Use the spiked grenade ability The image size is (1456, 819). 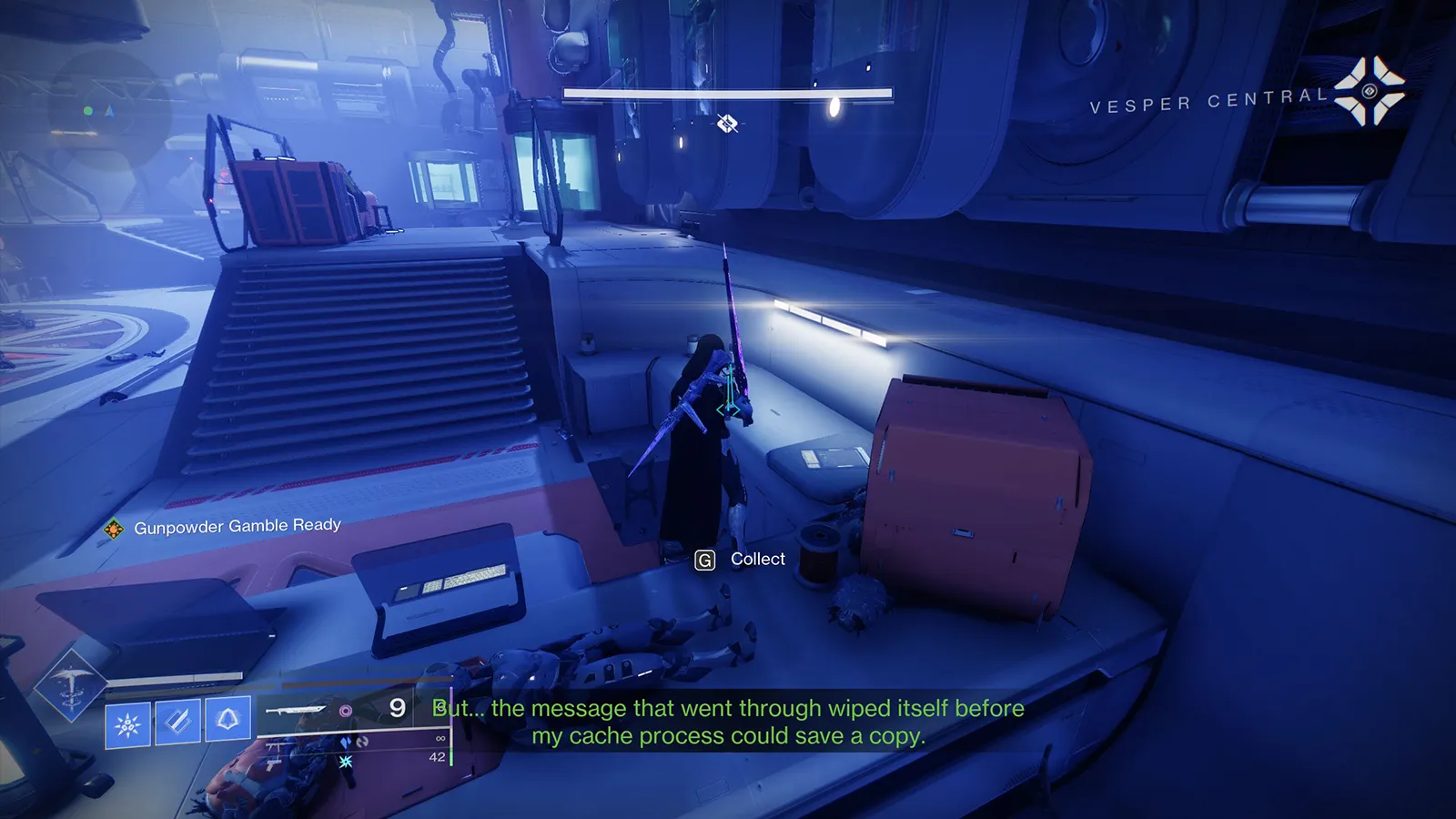click(127, 724)
